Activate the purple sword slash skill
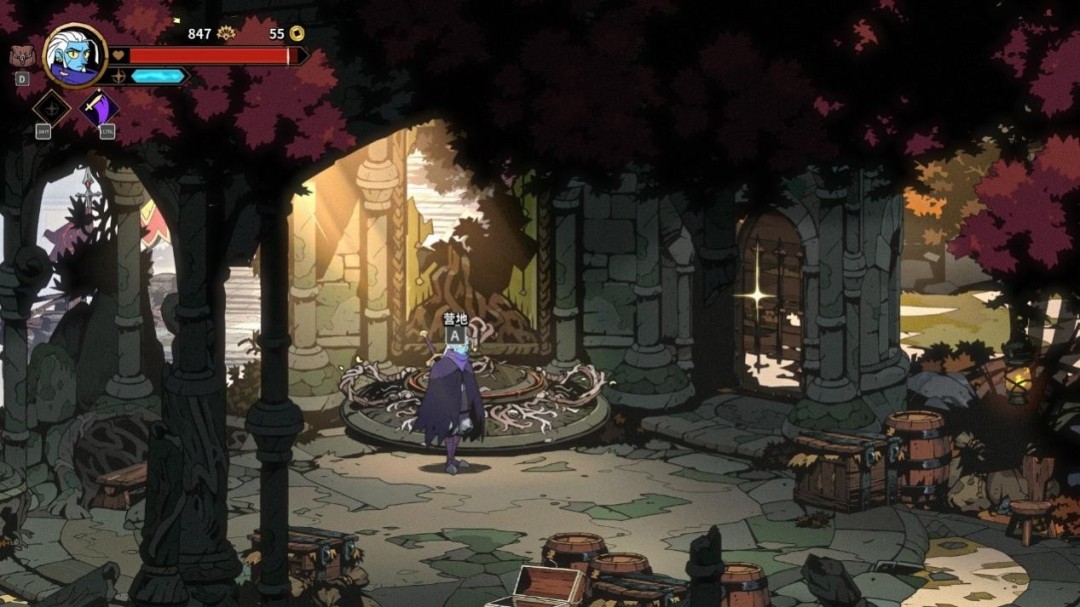Viewport: 1080px width, 607px height. point(99,107)
